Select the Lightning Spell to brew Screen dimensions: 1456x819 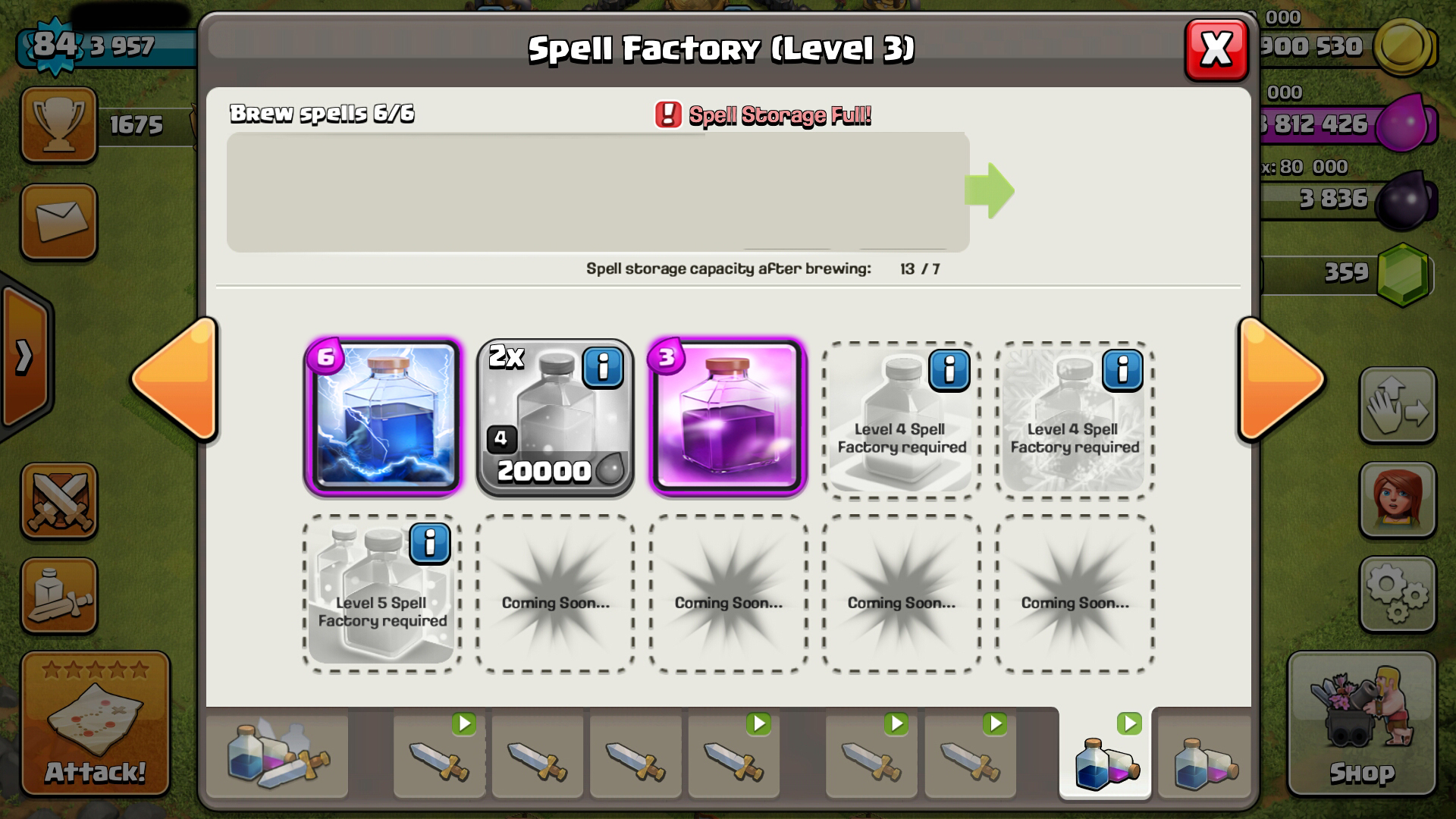pos(383,419)
